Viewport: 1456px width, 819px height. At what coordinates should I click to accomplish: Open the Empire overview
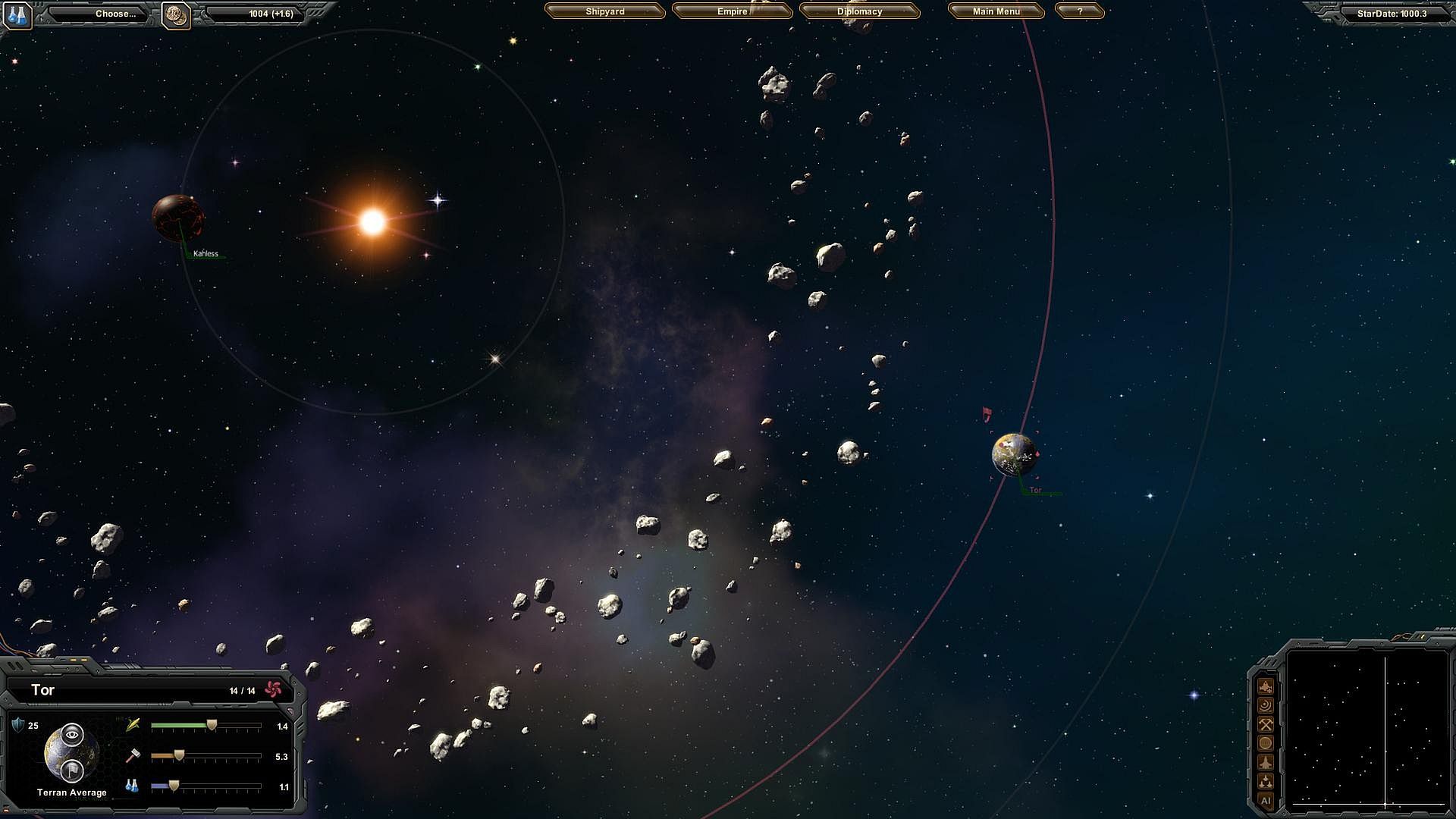[732, 11]
